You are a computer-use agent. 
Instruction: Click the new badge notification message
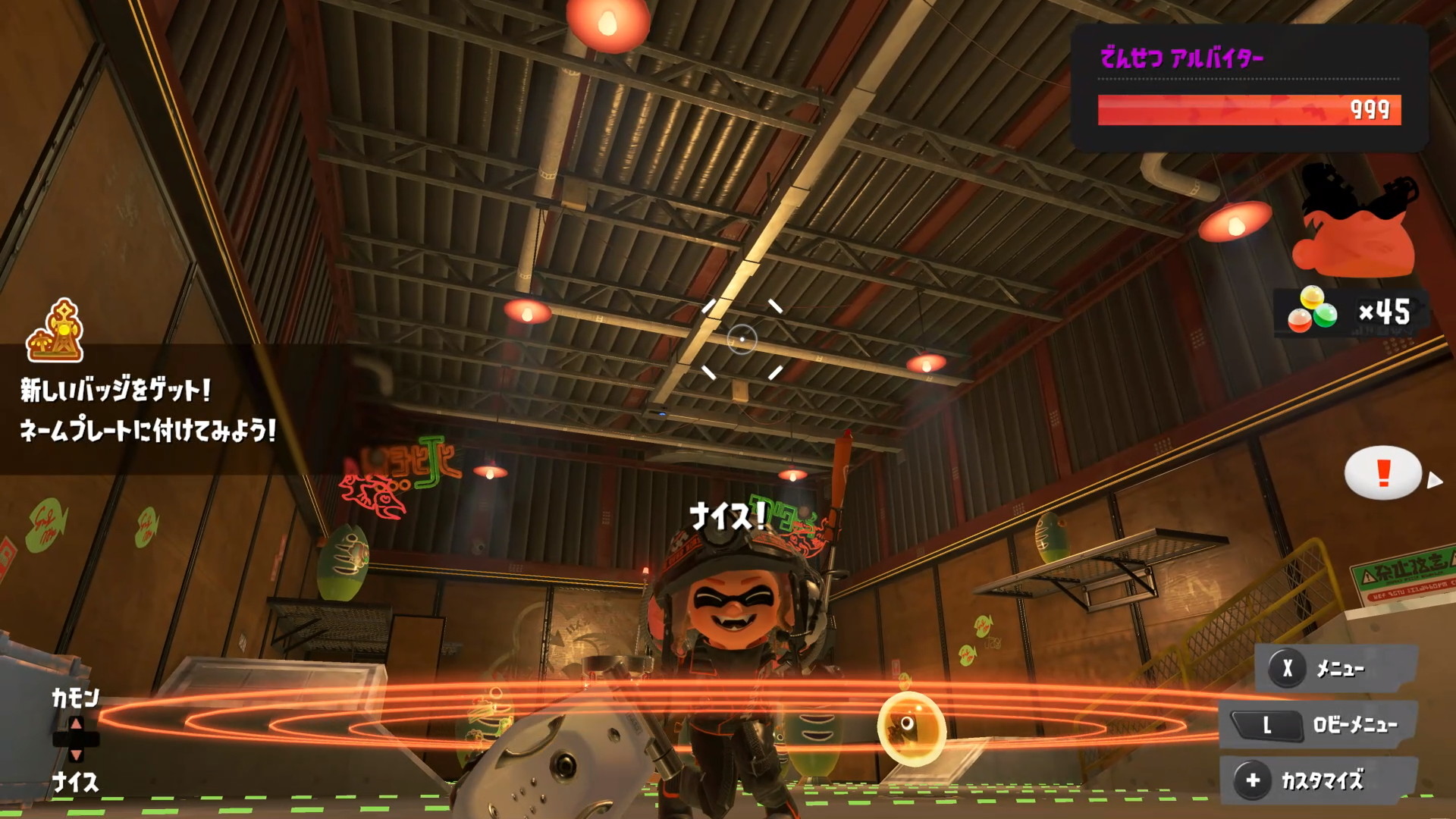coord(148,410)
